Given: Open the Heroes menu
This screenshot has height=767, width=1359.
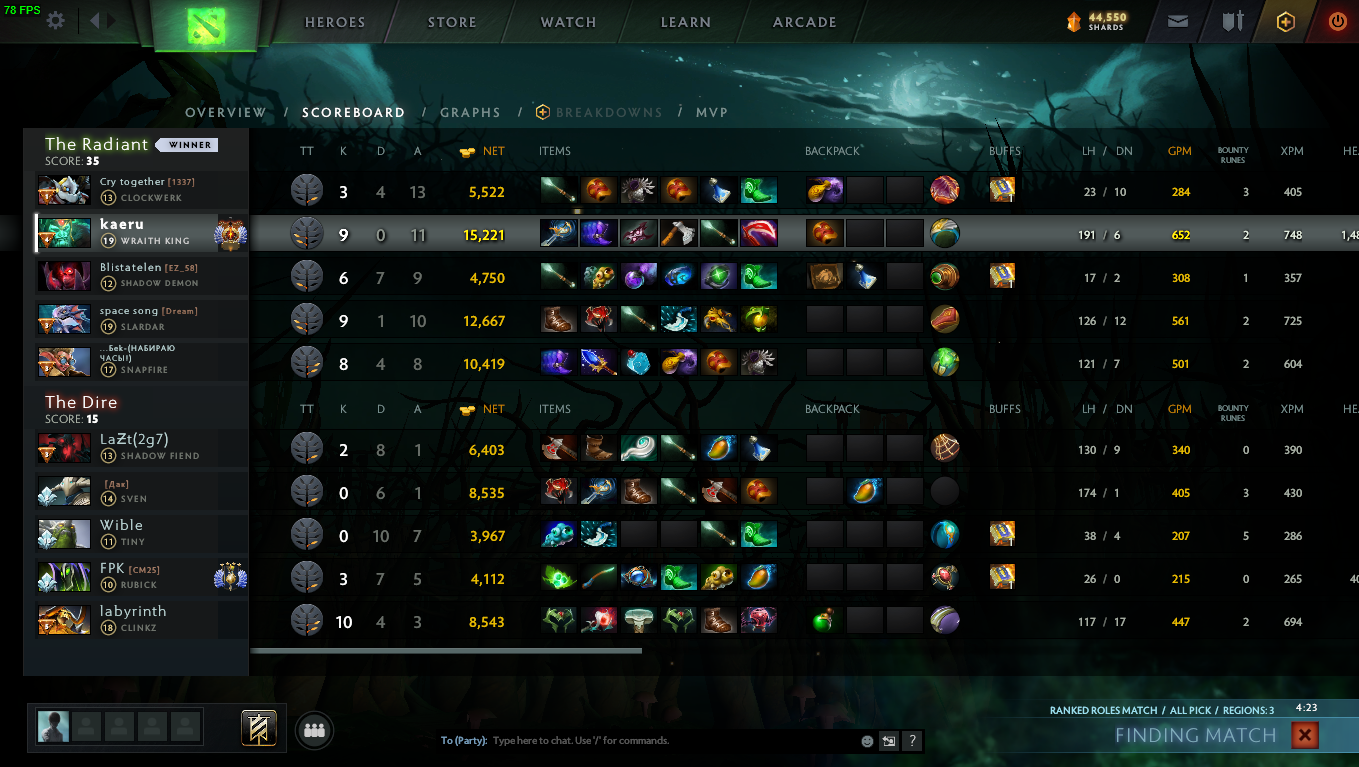Looking at the screenshot, I should 335,22.
